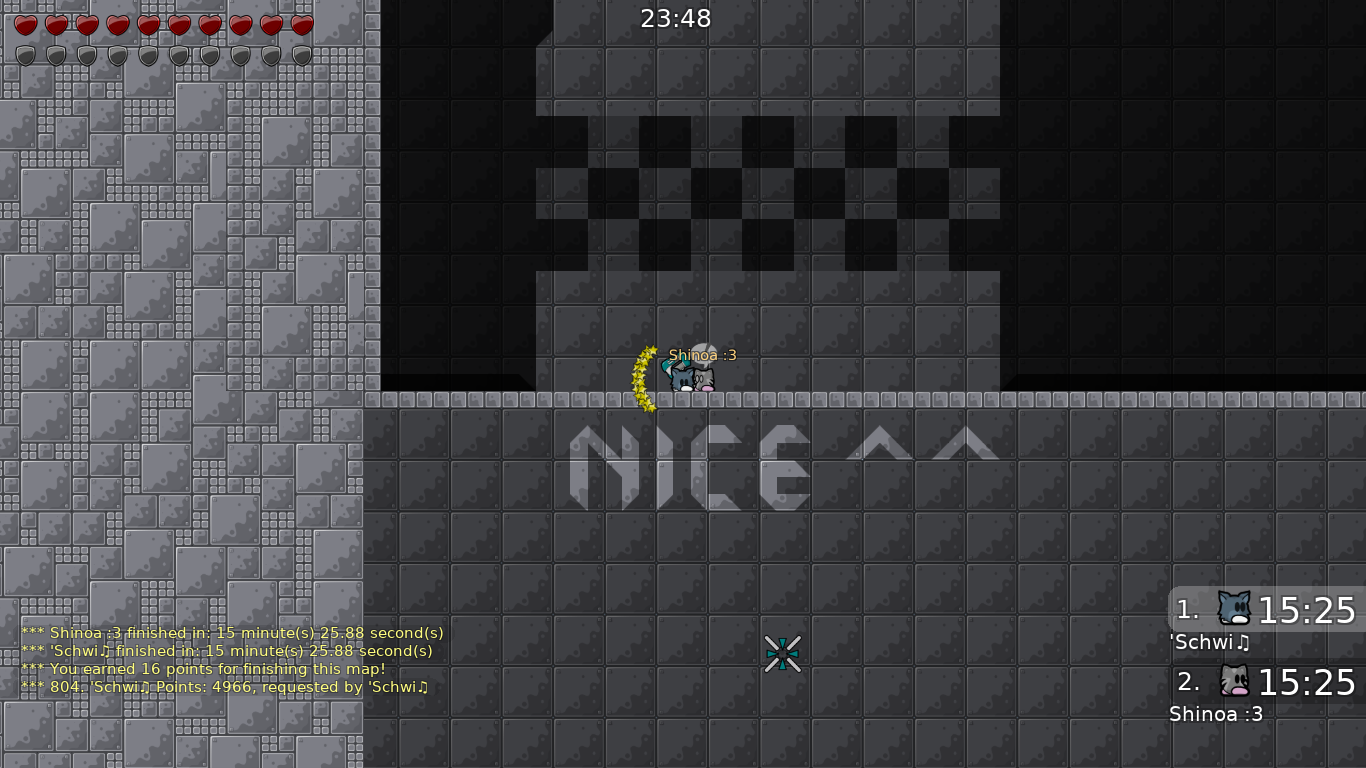Image resolution: width=1366 pixels, height=768 pixels.
Task: Select the Shinoa :3 finish time message
Action: click(232, 632)
